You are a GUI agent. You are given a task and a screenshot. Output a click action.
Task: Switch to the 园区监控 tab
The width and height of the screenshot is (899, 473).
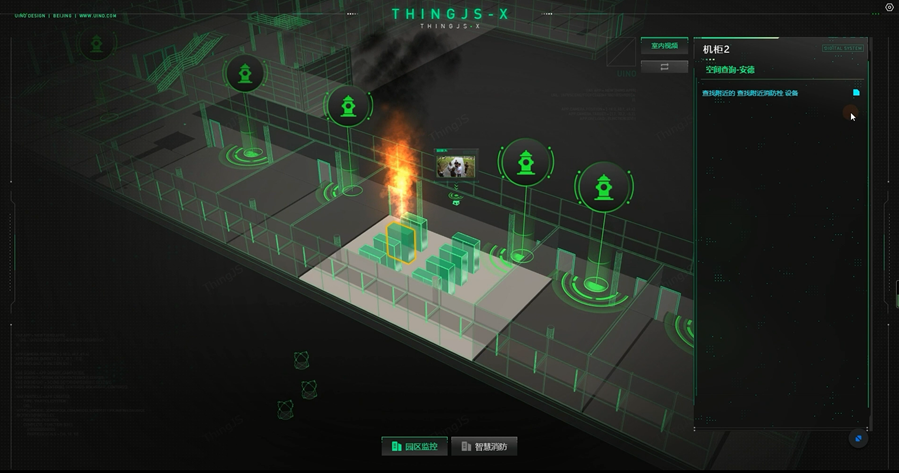[x=414, y=446]
